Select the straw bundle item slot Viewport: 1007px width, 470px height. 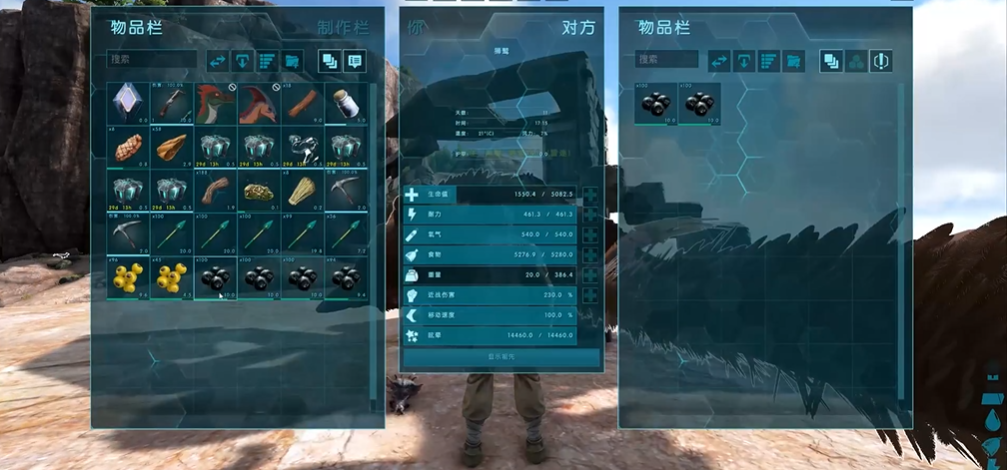pos(302,192)
